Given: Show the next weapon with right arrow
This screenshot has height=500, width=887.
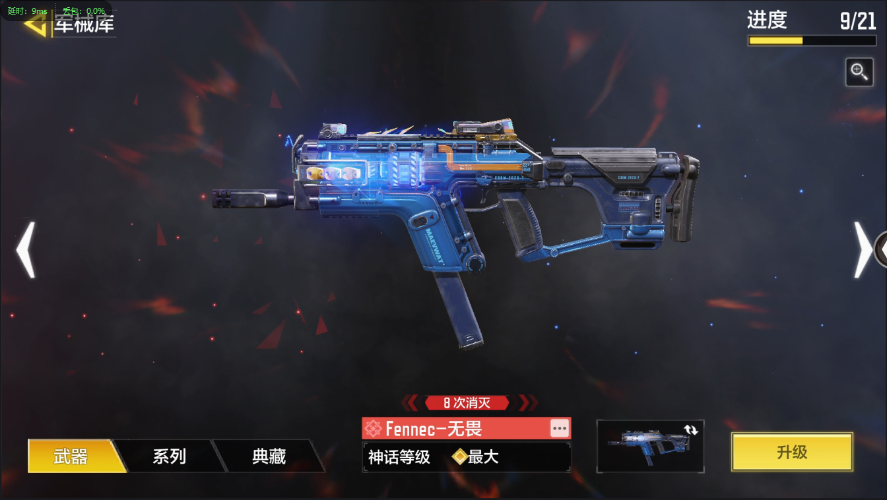Looking at the screenshot, I should (862, 249).
